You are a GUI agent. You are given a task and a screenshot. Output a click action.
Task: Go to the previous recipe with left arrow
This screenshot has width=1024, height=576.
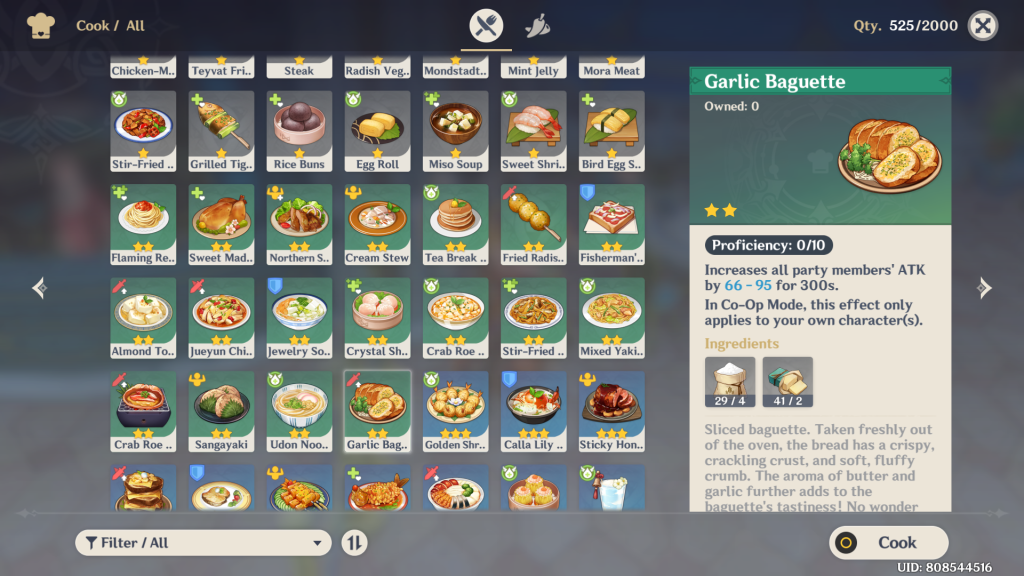coord(40,288)
